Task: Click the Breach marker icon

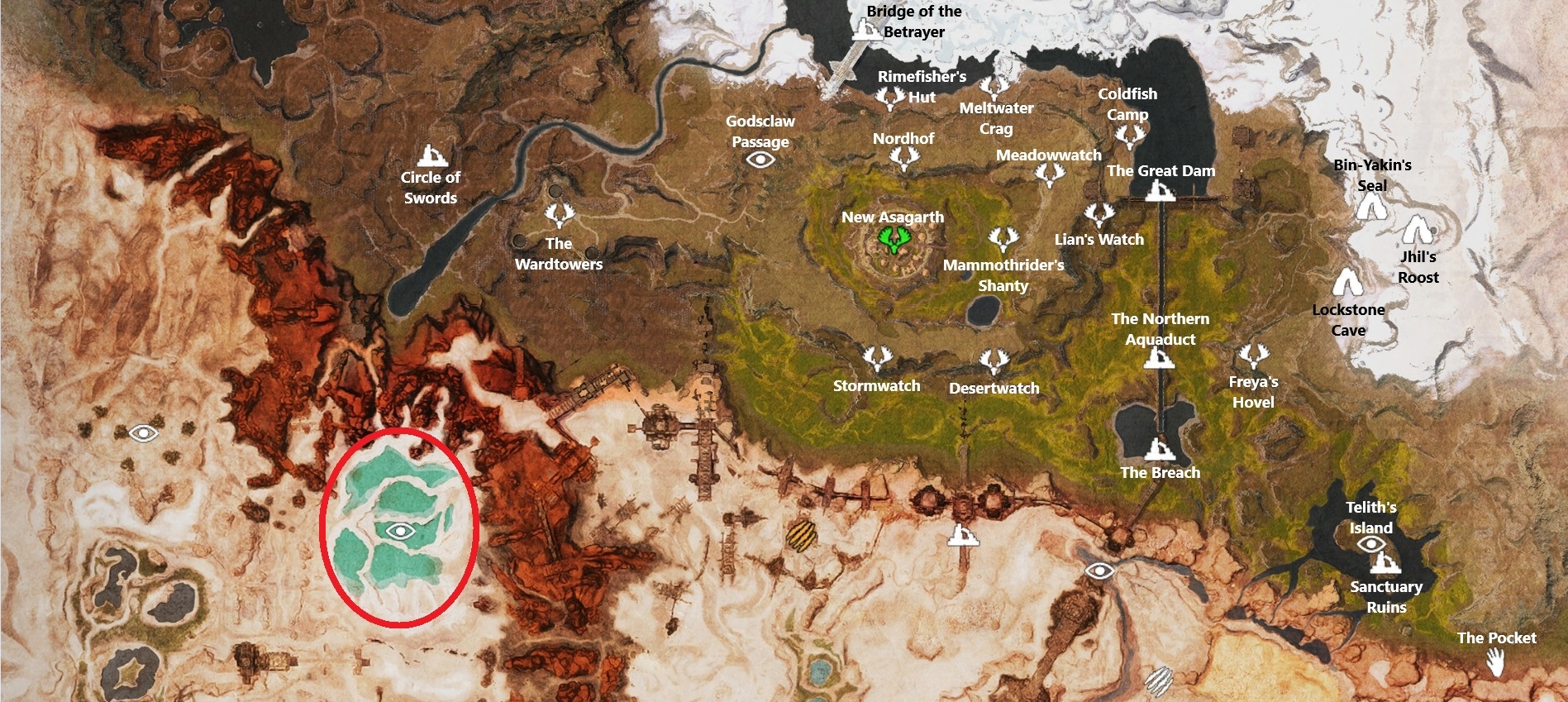Action: click(1161, 451)
